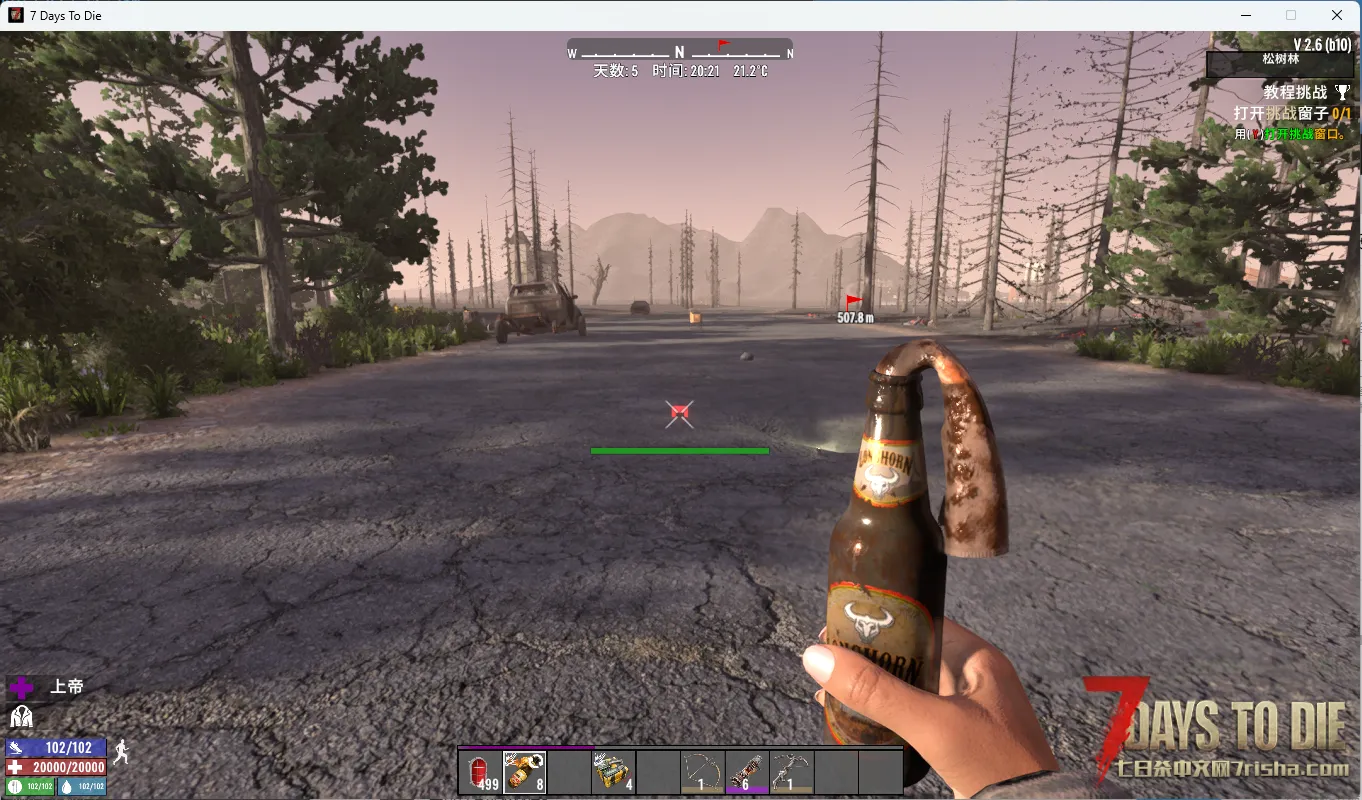Select the red item slot with 499
Screen dimensions: 1362x800
click(481, 772)
